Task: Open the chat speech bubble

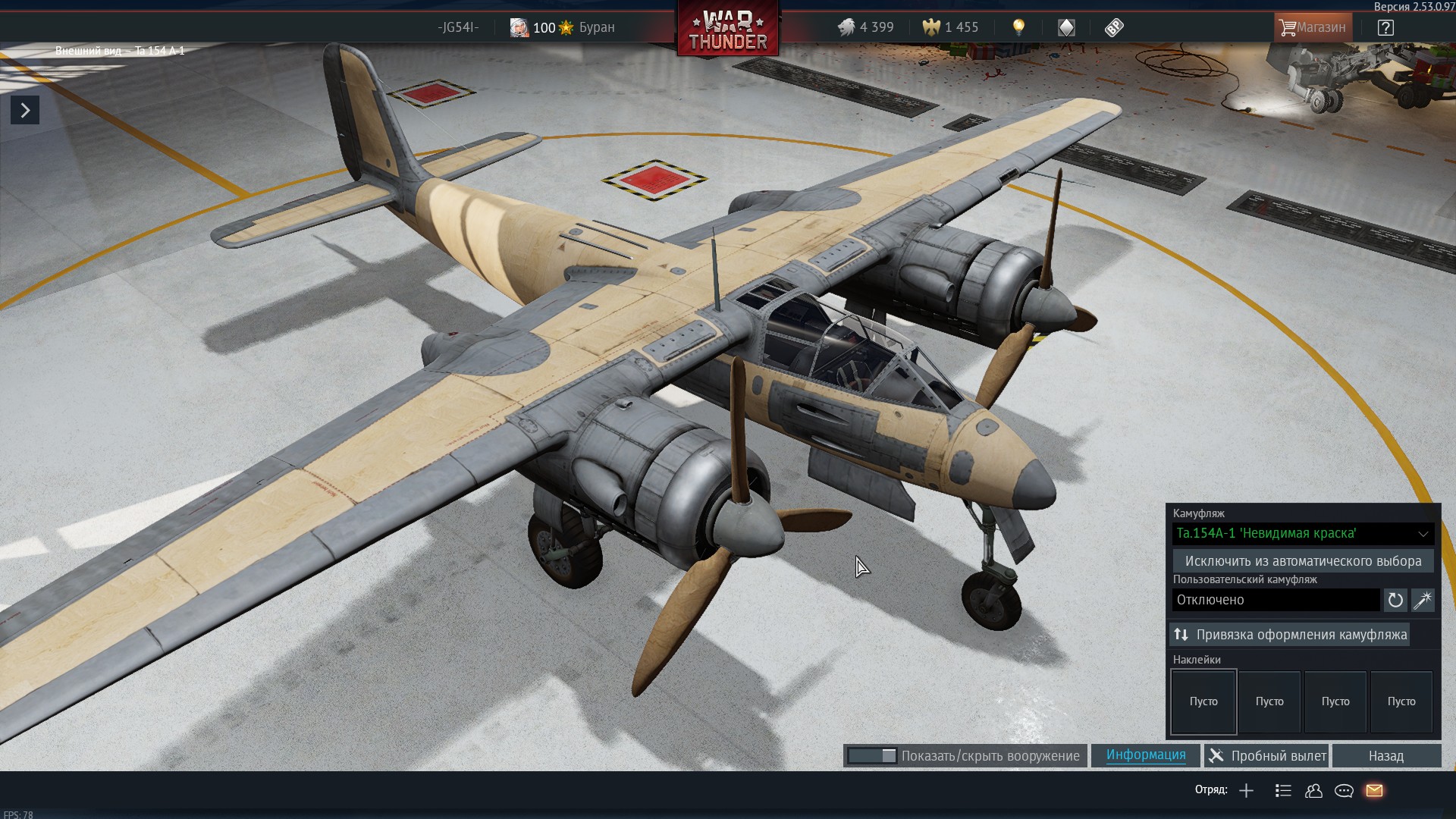Action: pyautogui.click(x=1344, y=791)
